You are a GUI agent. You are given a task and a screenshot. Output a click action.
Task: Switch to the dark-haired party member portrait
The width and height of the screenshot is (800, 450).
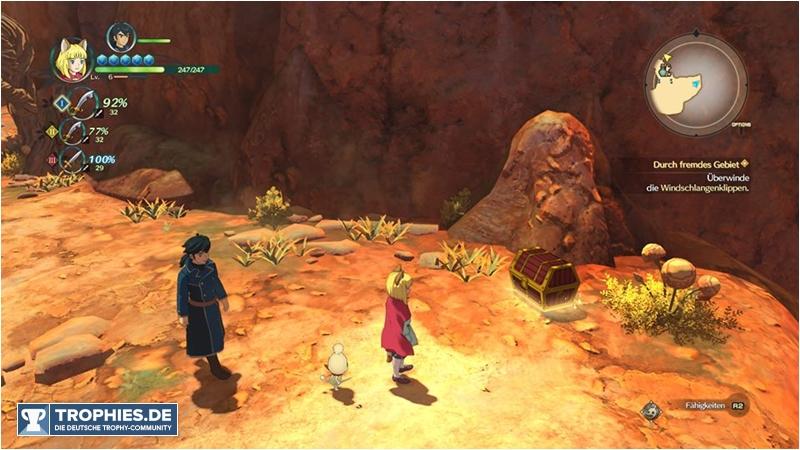[x=121, y=39]
